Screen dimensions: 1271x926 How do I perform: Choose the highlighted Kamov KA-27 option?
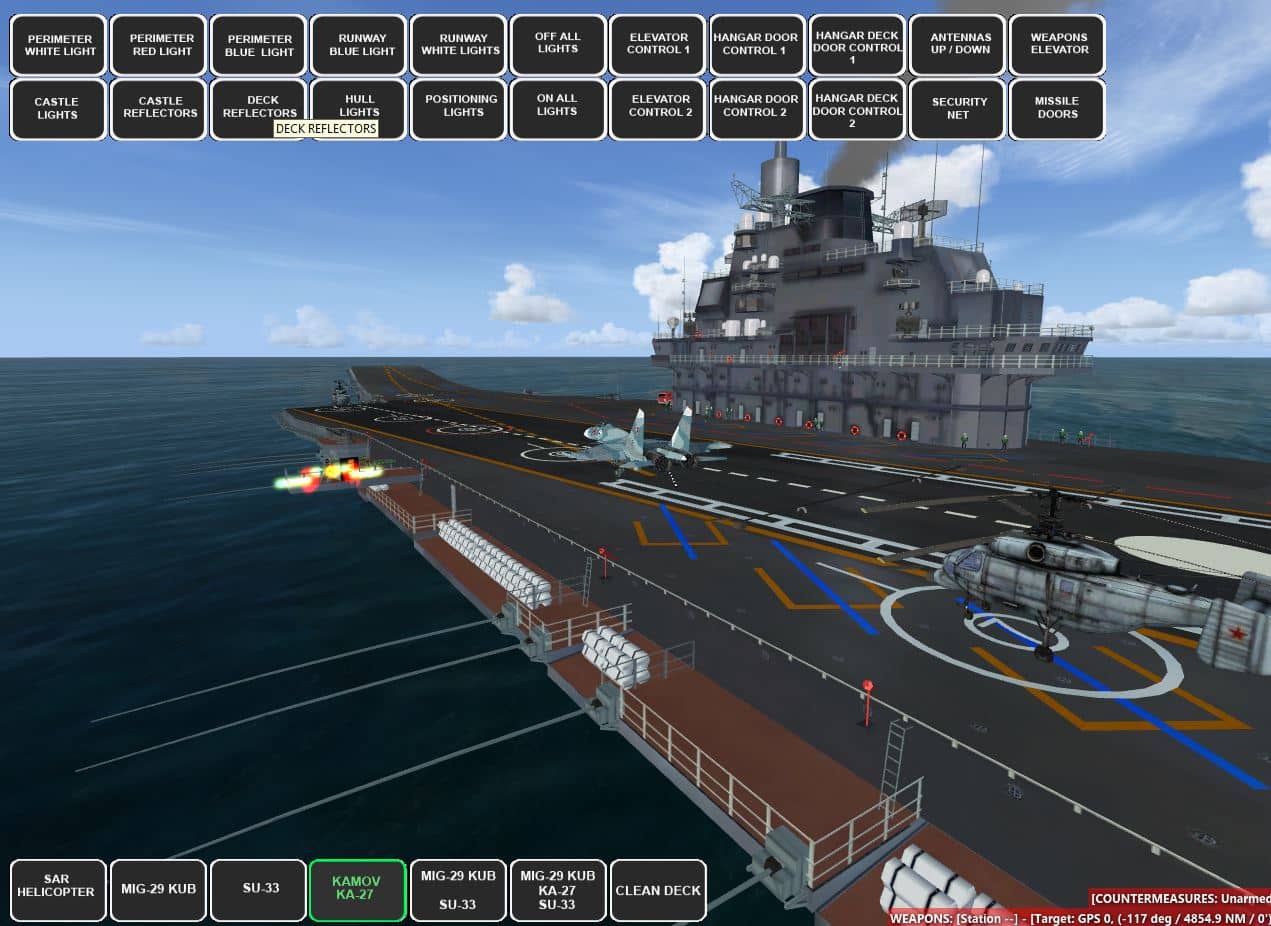point(358,890)
